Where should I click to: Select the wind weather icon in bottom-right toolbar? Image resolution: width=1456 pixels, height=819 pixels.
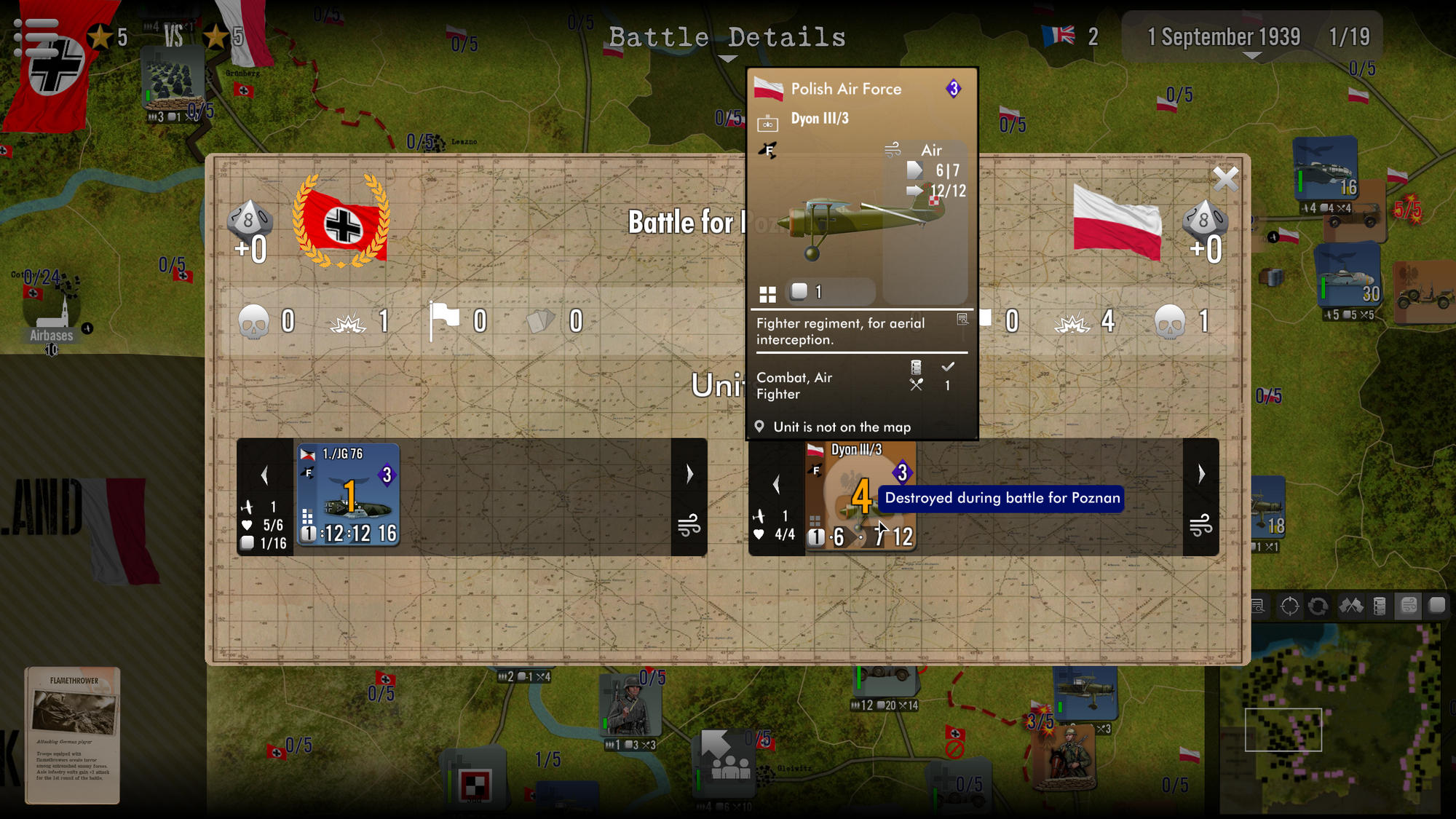(1406, 606)
